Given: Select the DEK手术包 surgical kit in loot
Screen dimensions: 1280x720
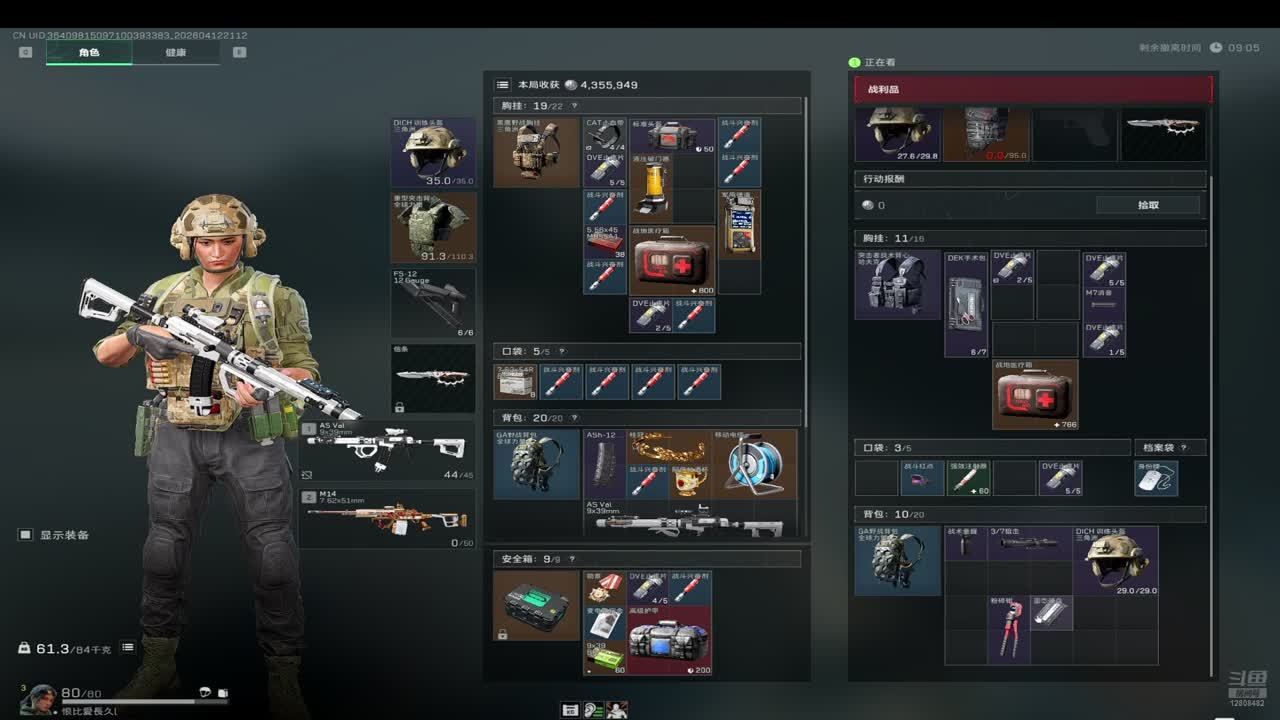Looking at the screenshot, I should [966, 303].
